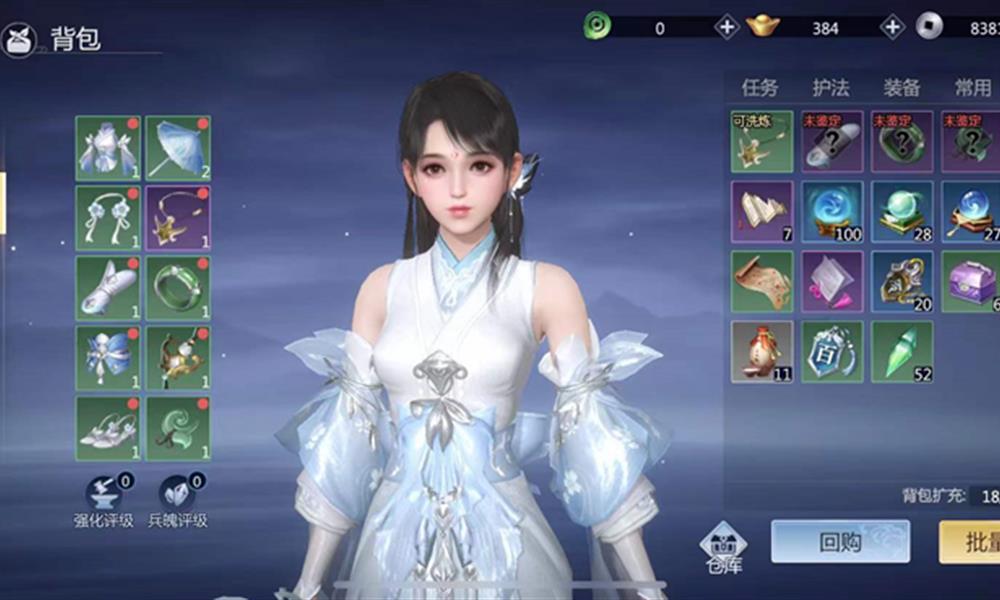Select the equipped white shoes slot

coord(108,428)
